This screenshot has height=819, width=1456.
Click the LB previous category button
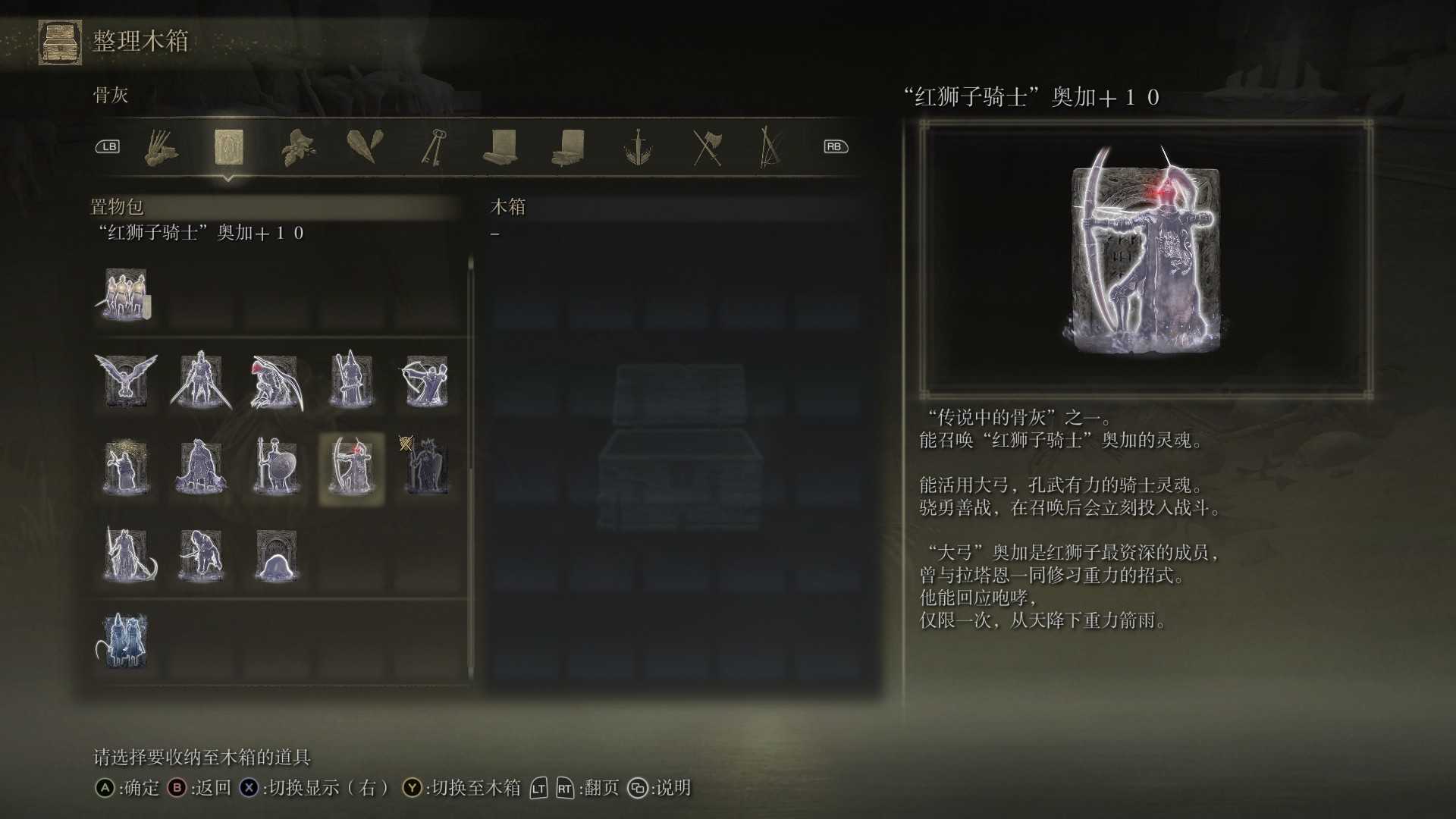(x=107, y=146)
